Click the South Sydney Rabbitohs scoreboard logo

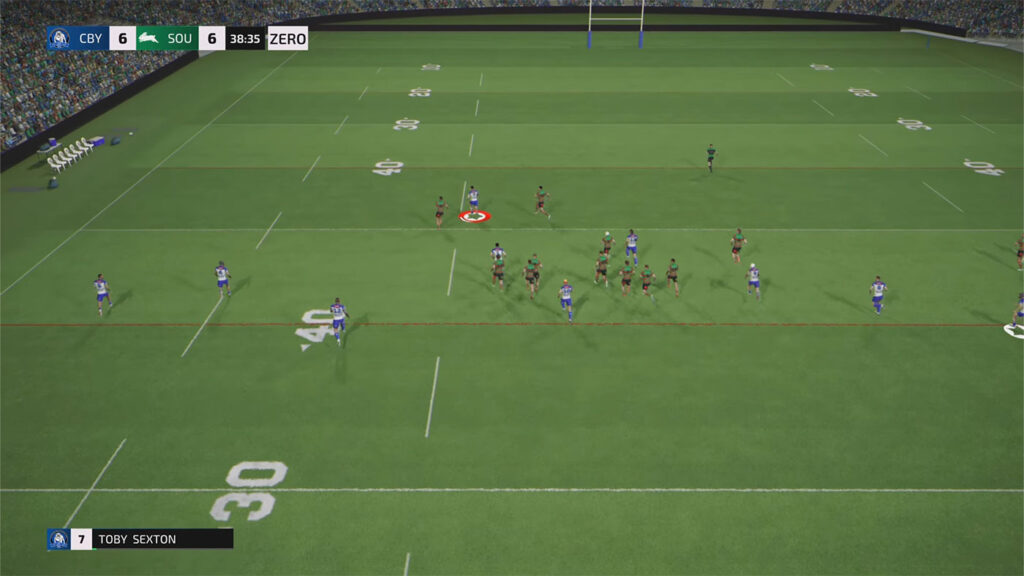pyautogui.click(x=149, y=39)
